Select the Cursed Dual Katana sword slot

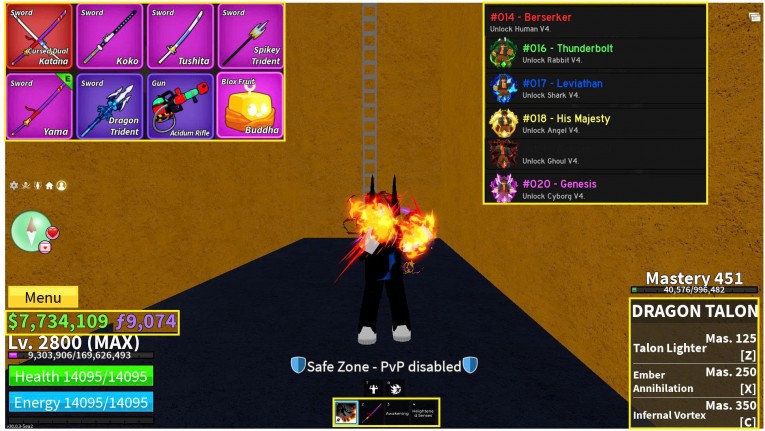pos(39,37)
